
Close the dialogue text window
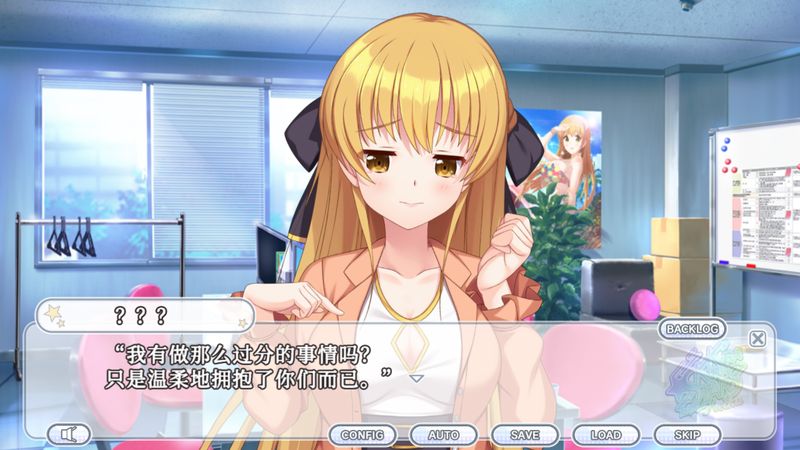click(x=757, y=338)
